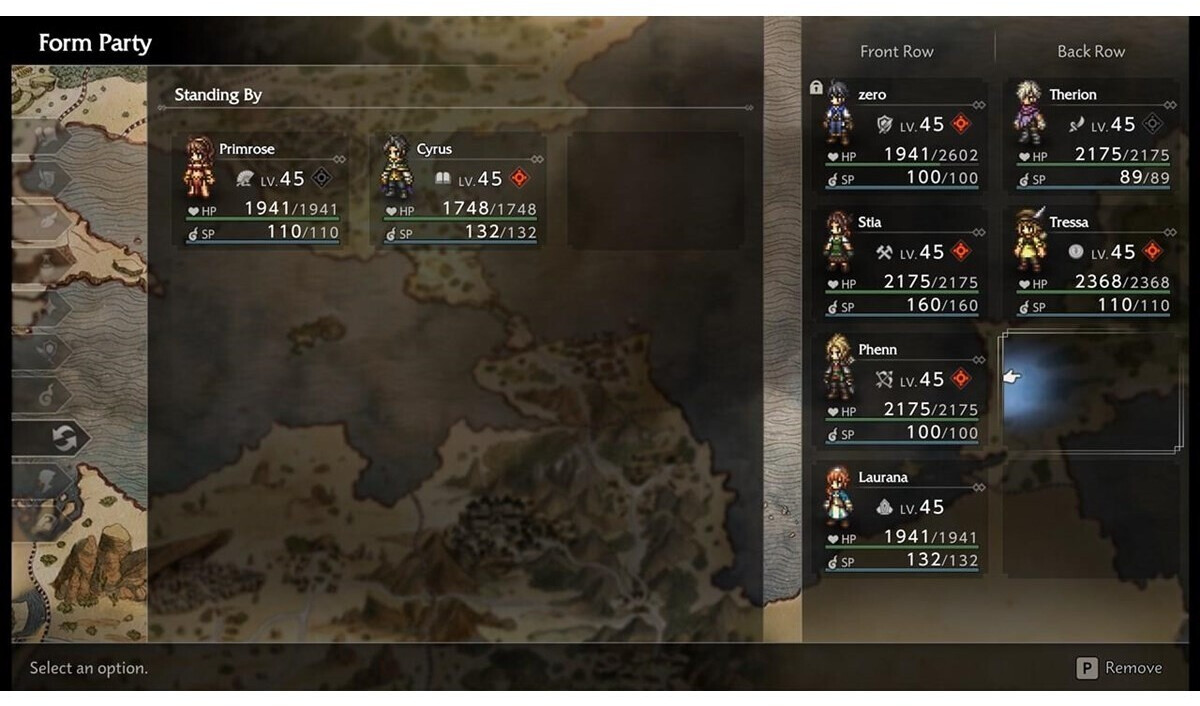
Task: Pick Stia's party card
Action: pyautogui.click(x=902, y=264)
